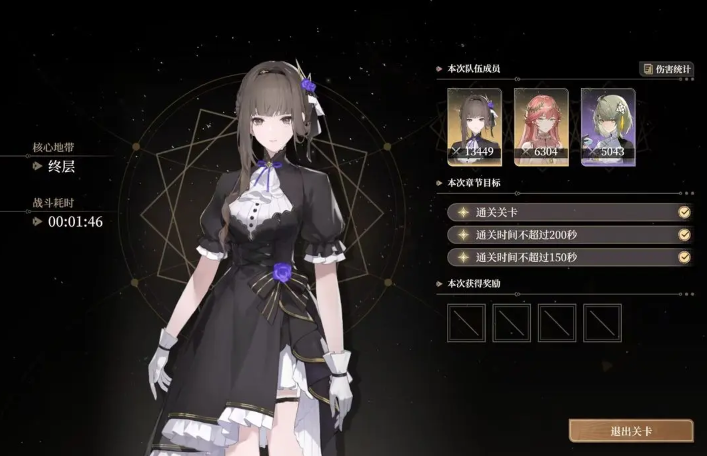
Task: Open the 伤害统计 damage statistics
Action: 667,69
